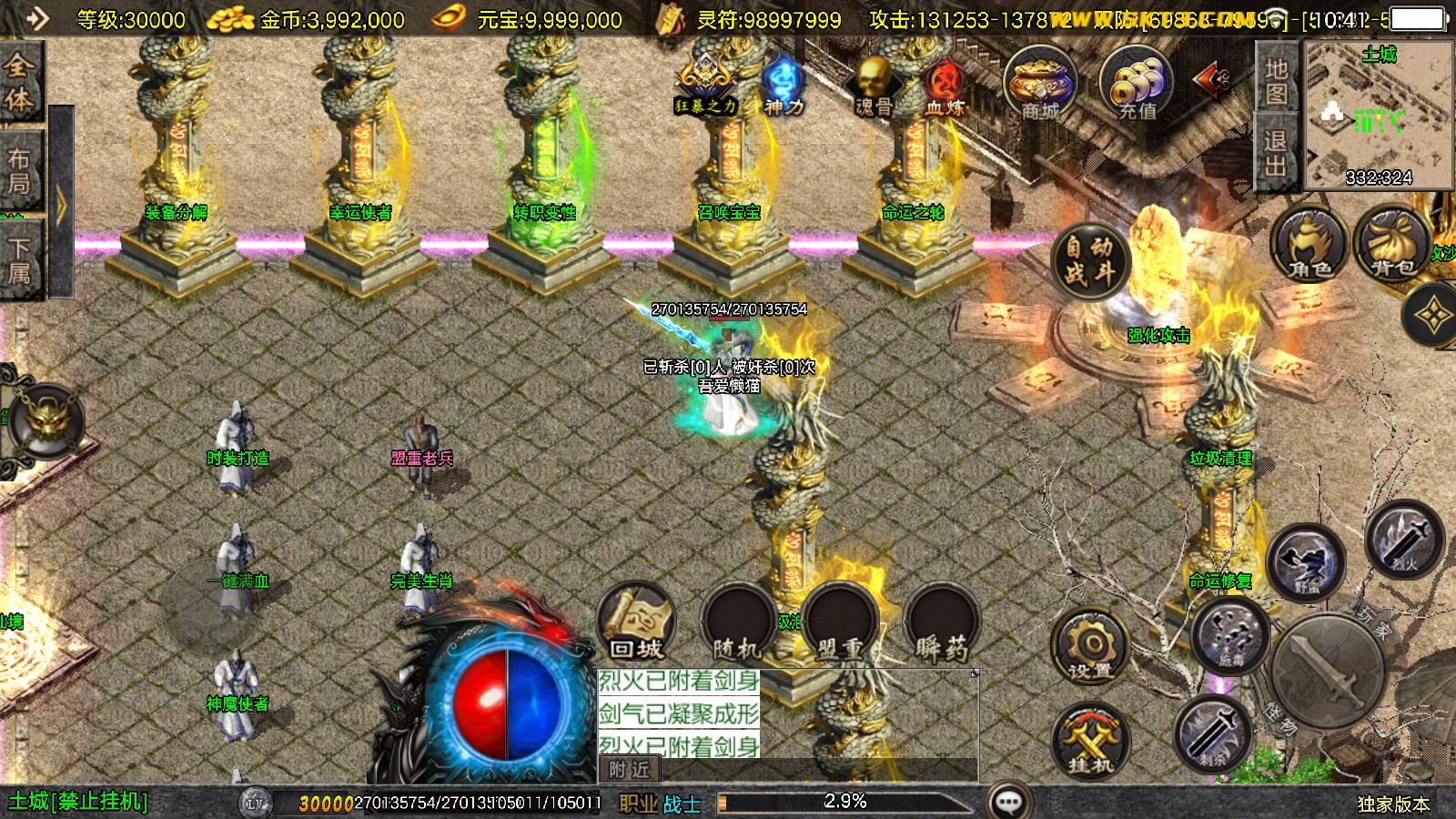The width and height of the screenshot is (1456, 819).
Task: Open the chat speech bubble
Action: point(1008,802)
